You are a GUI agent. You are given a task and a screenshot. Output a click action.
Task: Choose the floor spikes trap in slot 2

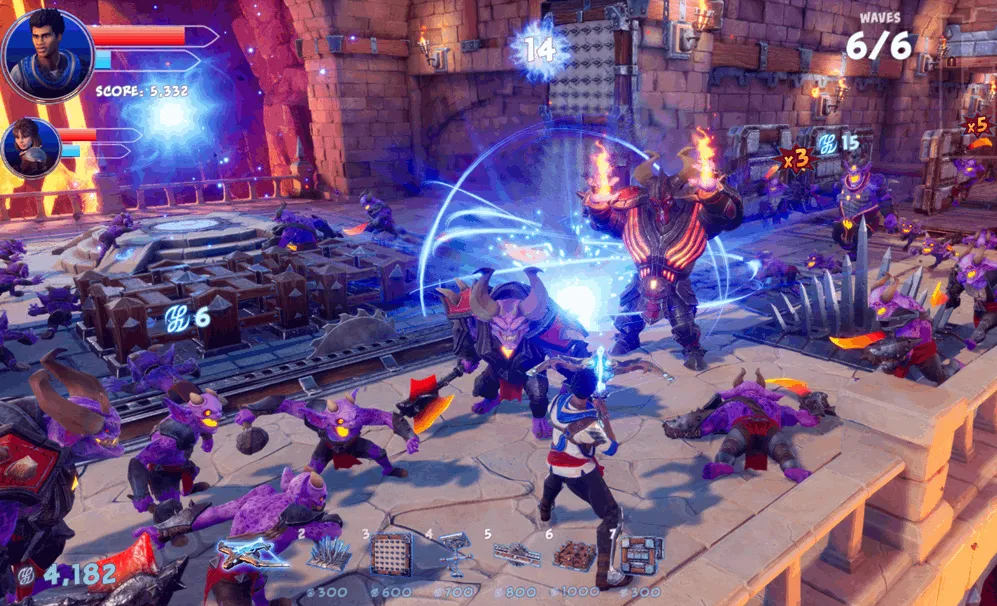click(329, 553)
